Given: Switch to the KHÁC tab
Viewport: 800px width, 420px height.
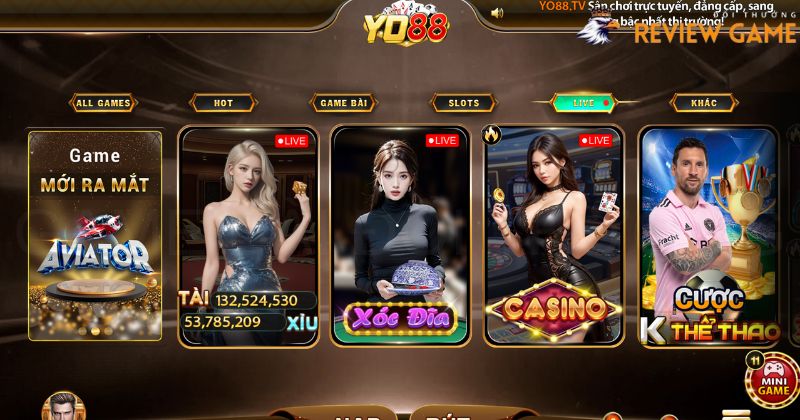Looking at the screenshot, I should click(x=704, y=103).
